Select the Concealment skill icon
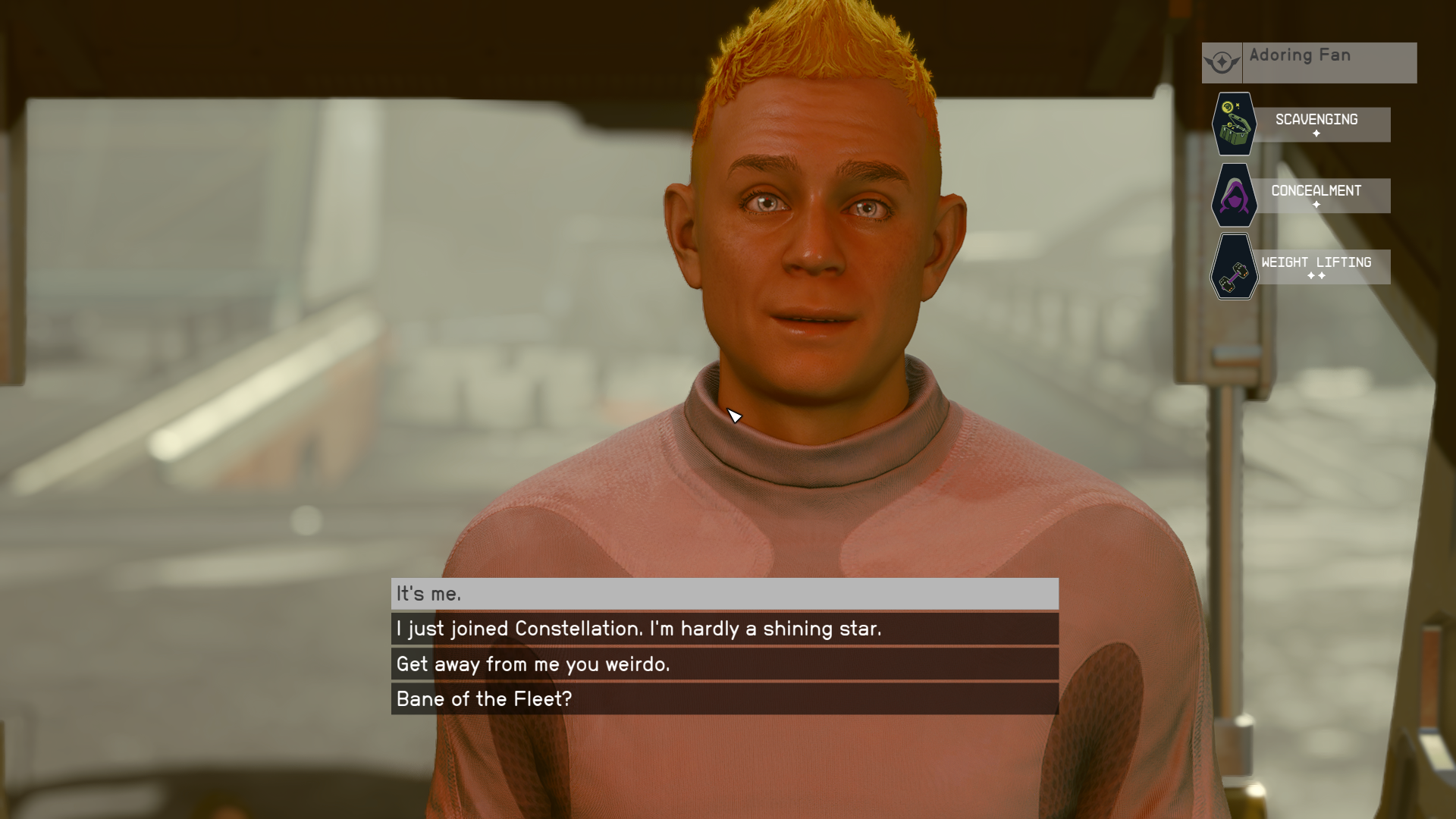This screenshot has width=1456, height=819. click(x=1234, y=196)
